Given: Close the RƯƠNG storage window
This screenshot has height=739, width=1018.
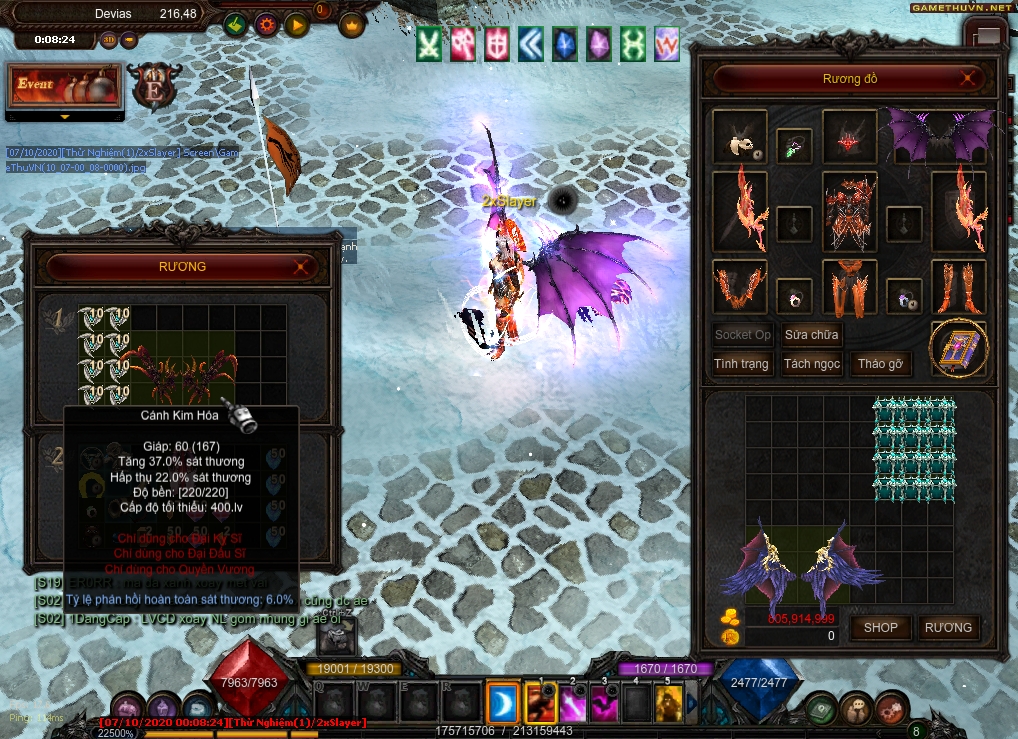Looking at the screenshot, I should (300, 267).
